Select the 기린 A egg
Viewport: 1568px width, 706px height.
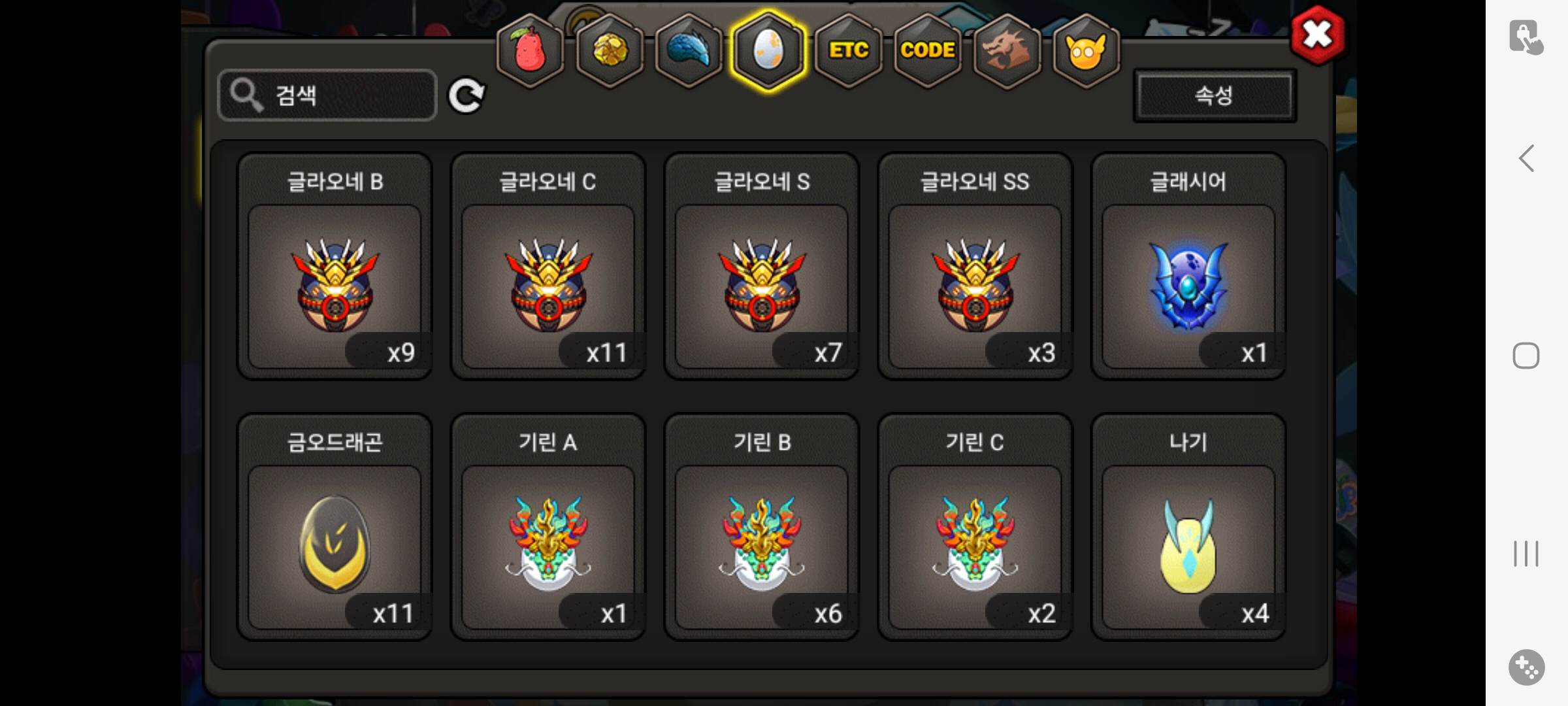pos(548,546)
